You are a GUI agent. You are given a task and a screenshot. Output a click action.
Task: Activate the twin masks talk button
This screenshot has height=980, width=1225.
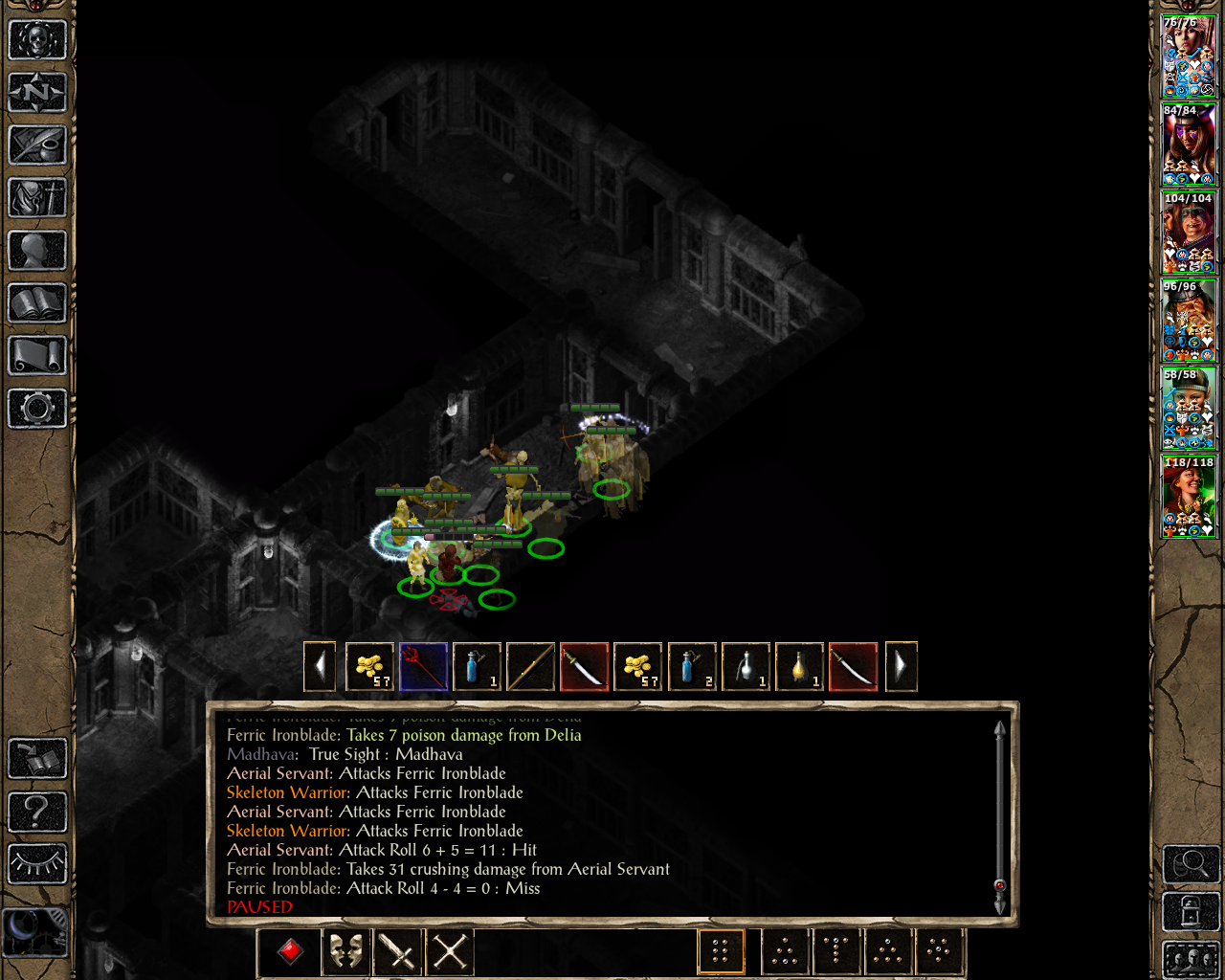coord(345,951)
